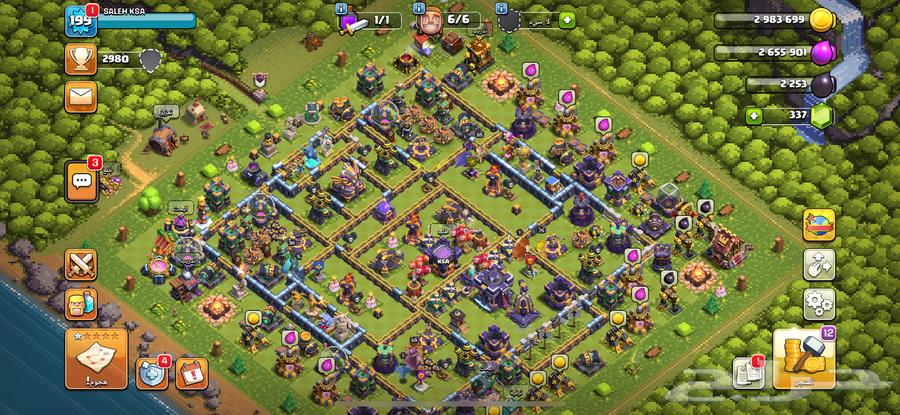Tap the crossed swords battle log button
This screenshot has width=900, height=415.
[x=81, y=264]
